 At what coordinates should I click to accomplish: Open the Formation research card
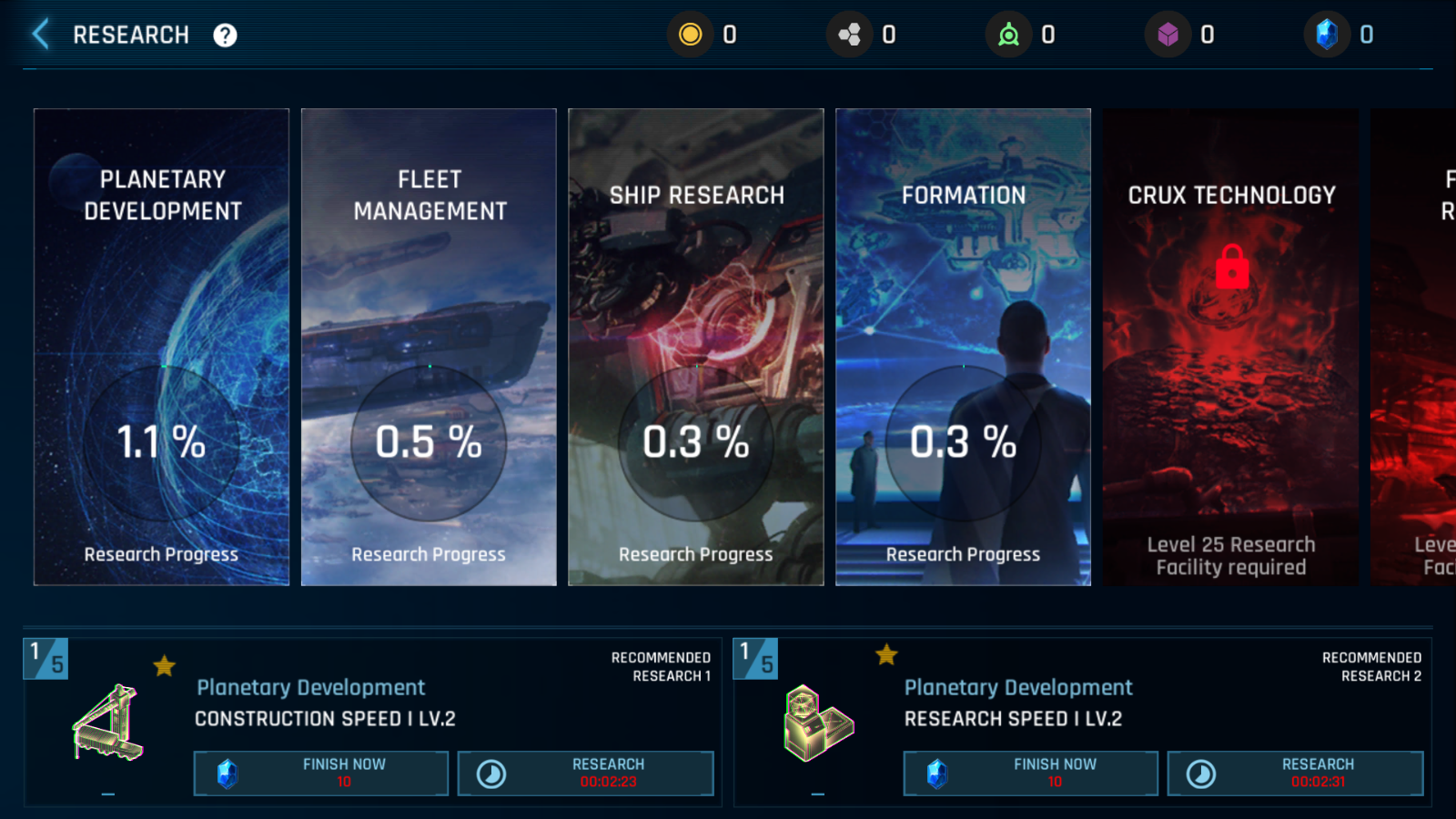[963, 347]
